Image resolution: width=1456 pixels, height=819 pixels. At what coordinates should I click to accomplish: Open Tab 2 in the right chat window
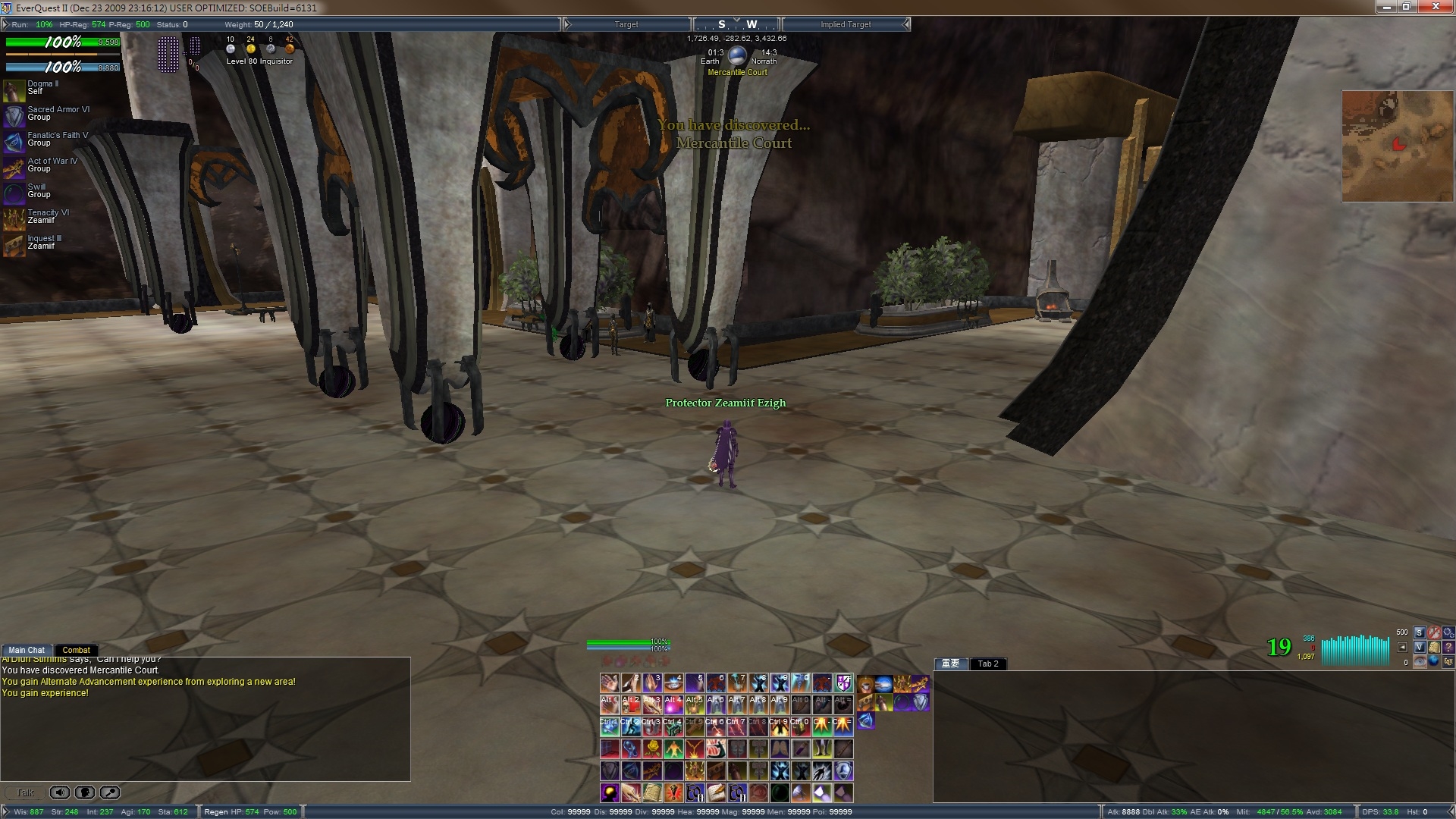(x=987, y=664)
